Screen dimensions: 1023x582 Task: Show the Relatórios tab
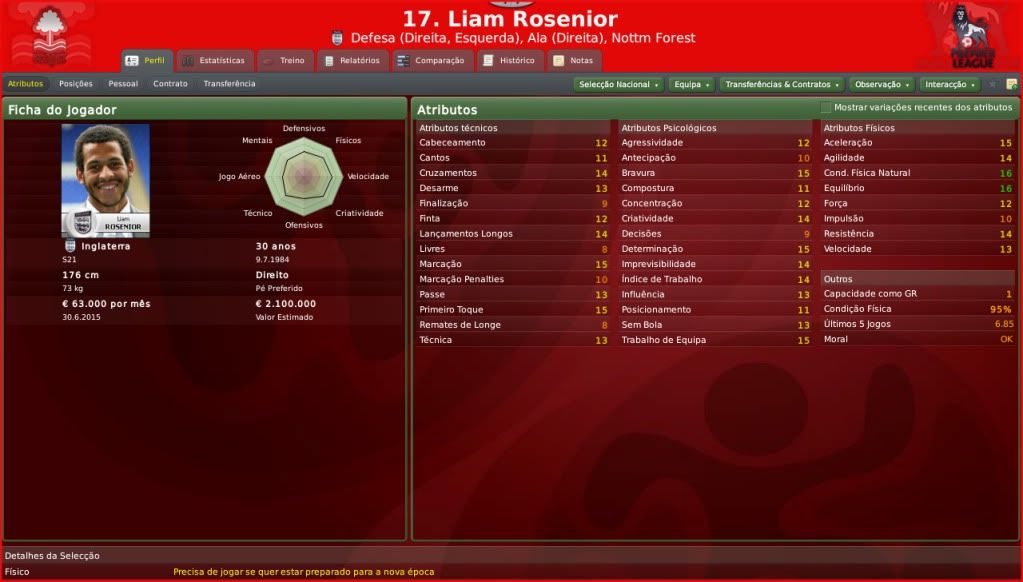coord(352,60)
